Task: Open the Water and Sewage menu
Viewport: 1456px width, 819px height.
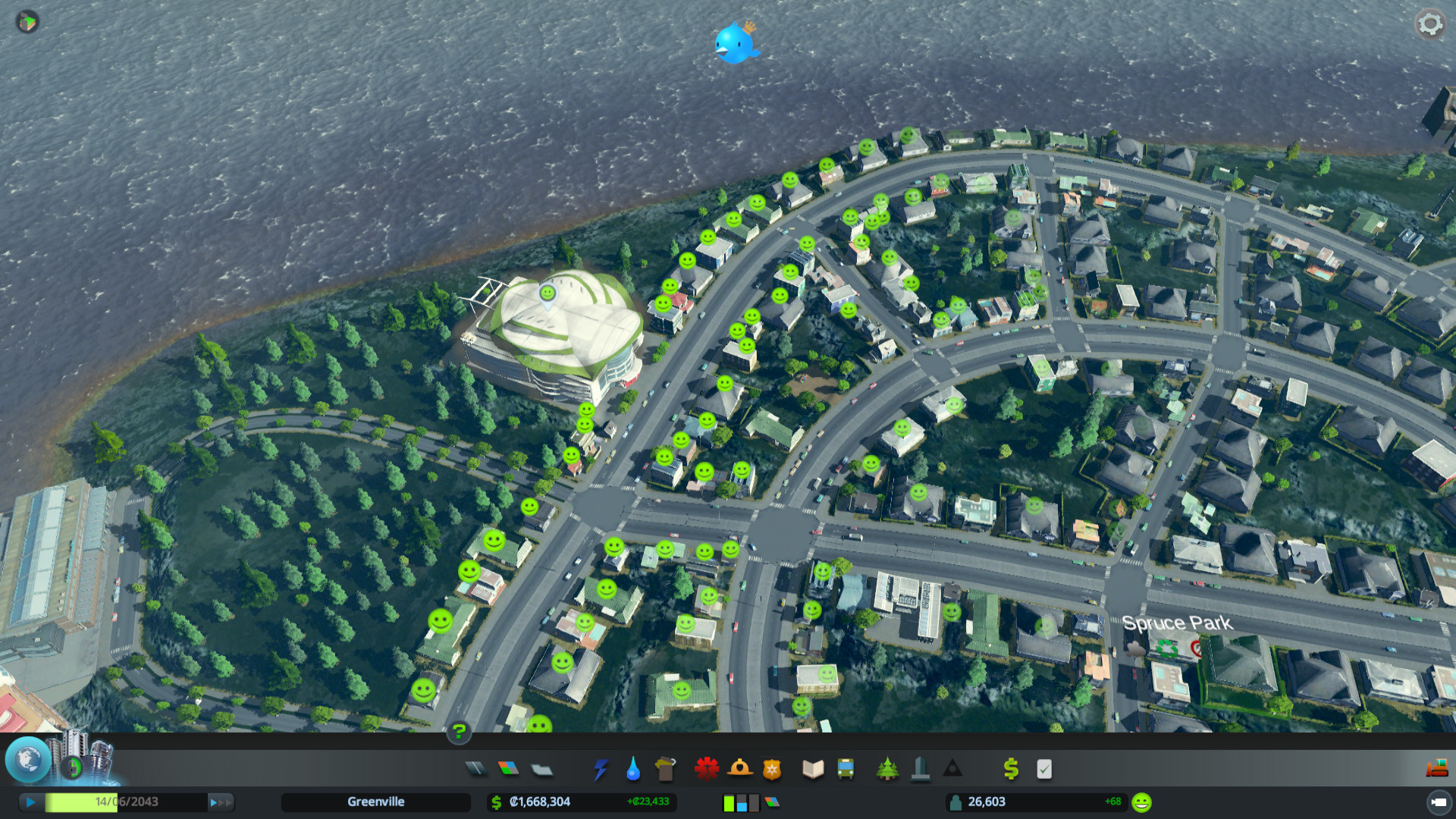Action: (633, 768)
